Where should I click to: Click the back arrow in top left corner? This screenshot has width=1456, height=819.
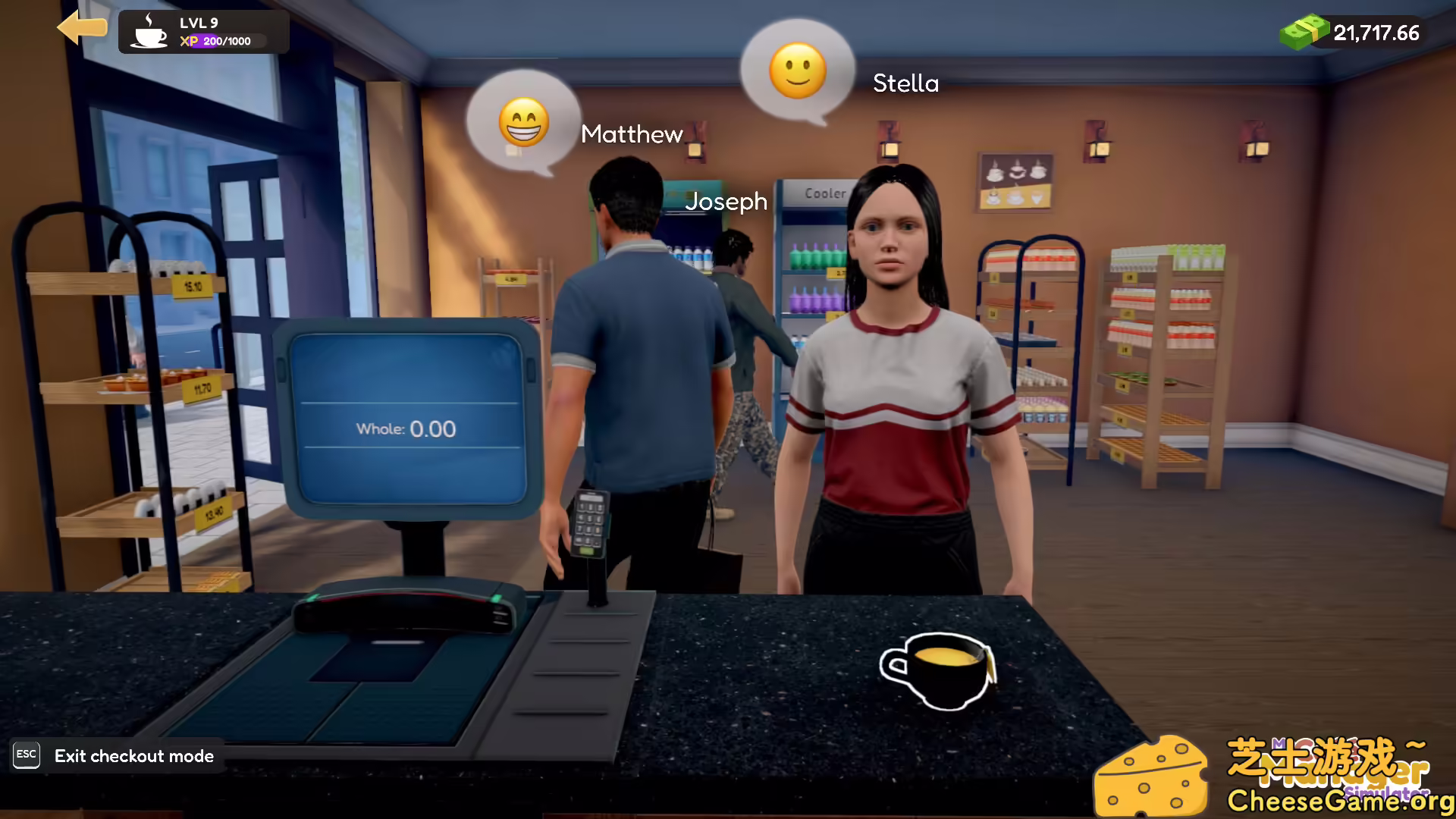83,27
